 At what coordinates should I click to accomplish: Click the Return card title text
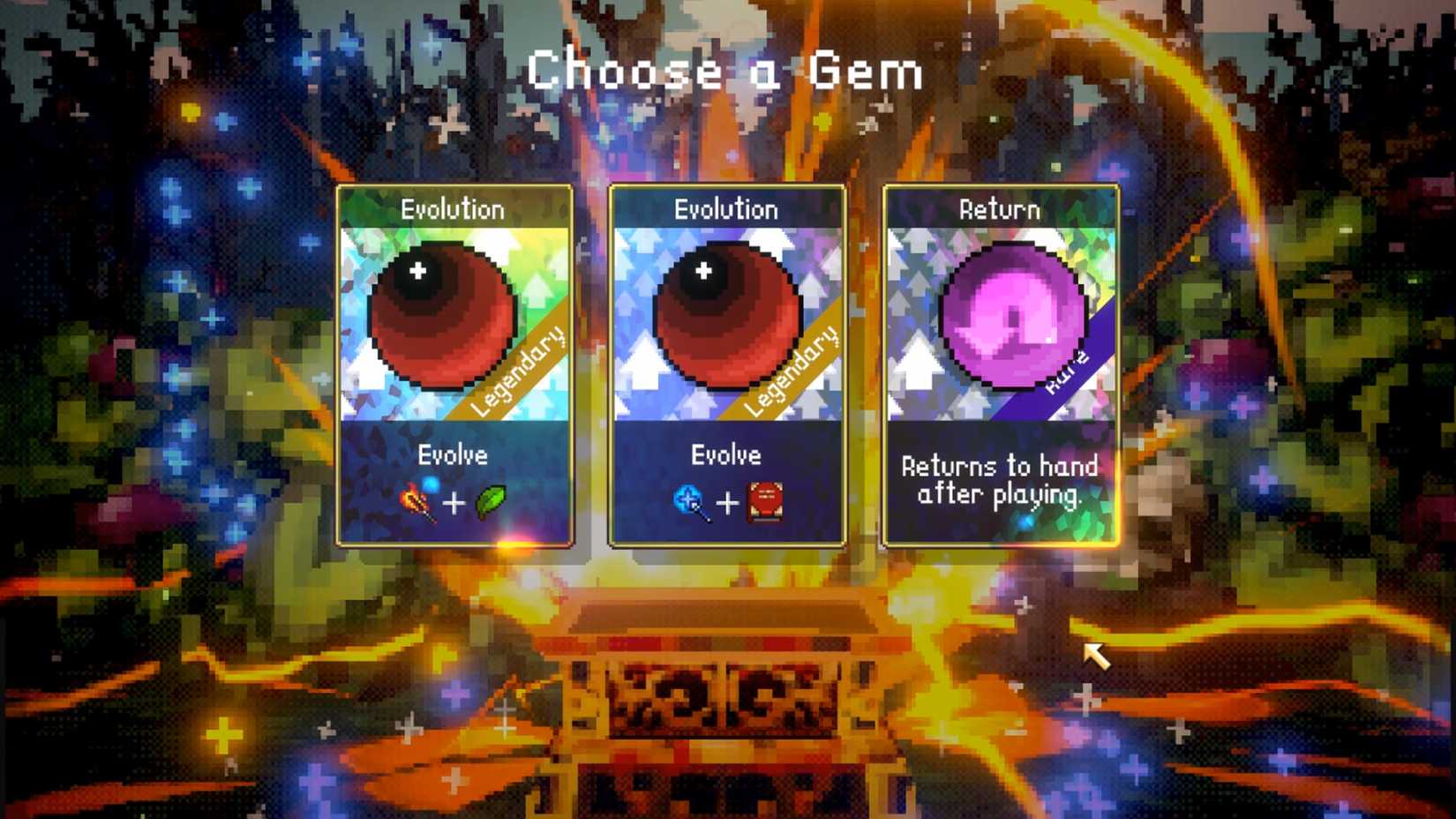coord(1000,210)
